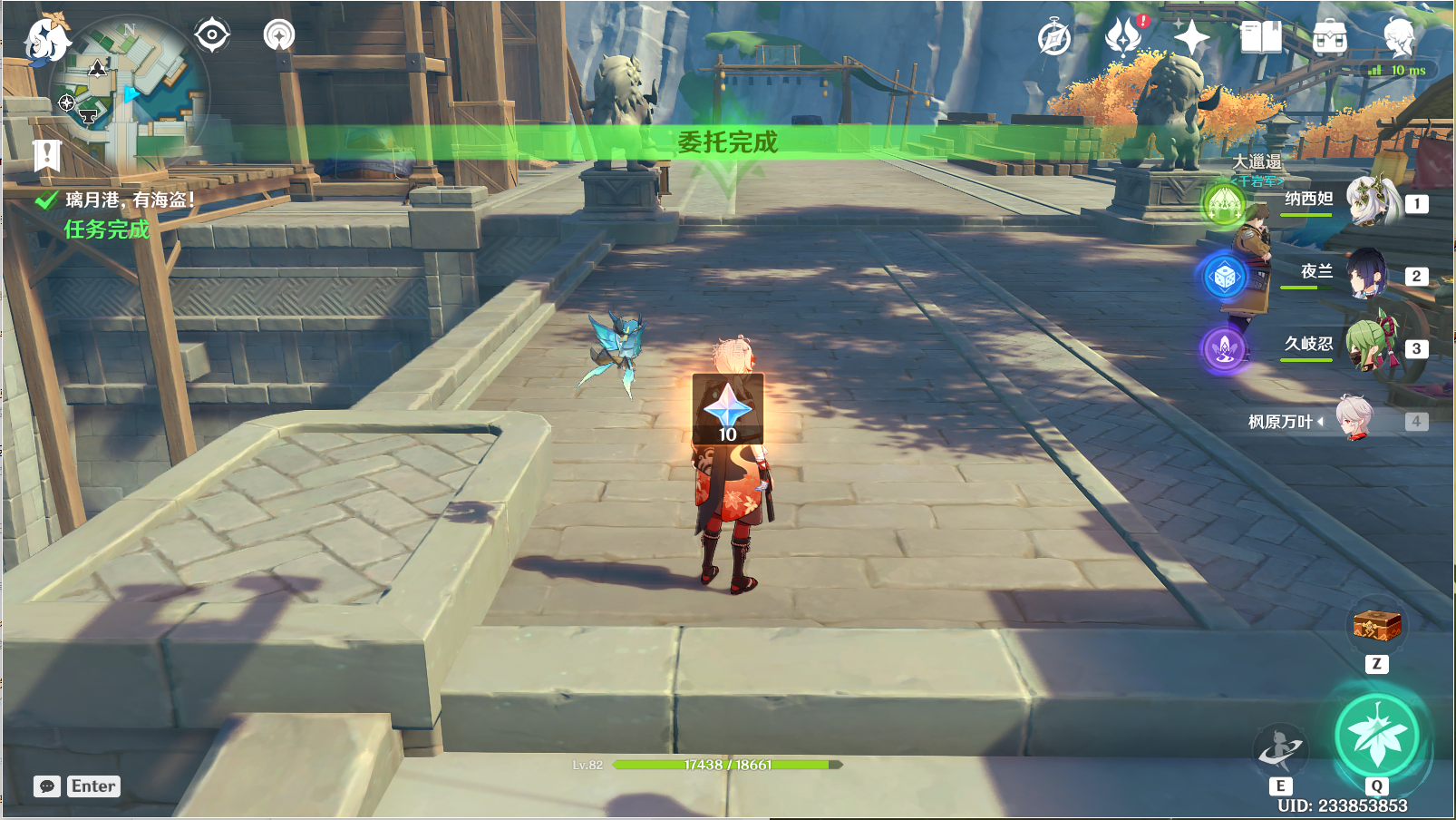Activate the elemental burst ability
Viewport: 1456px width, 820px height.
[1377, 736]
